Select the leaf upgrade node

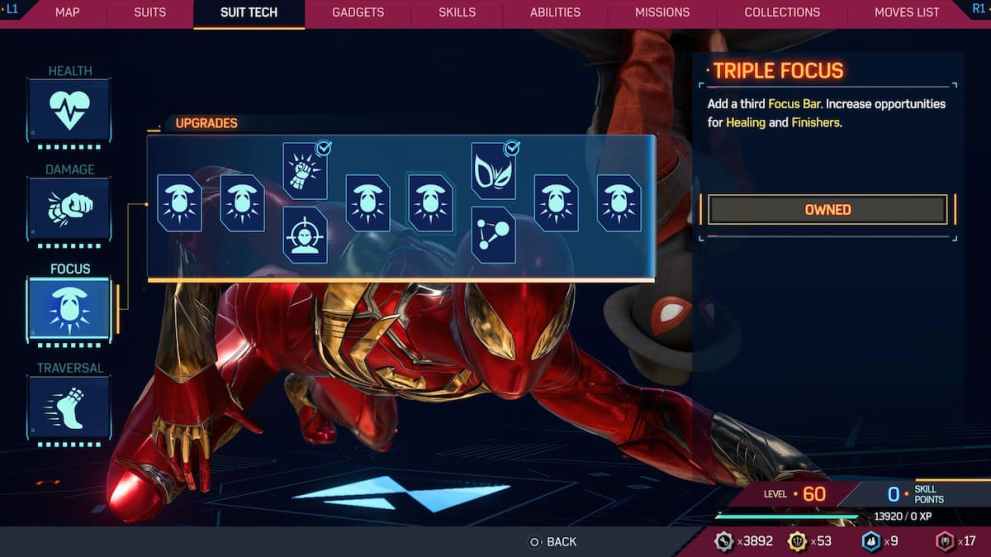(x=493, y=171)
